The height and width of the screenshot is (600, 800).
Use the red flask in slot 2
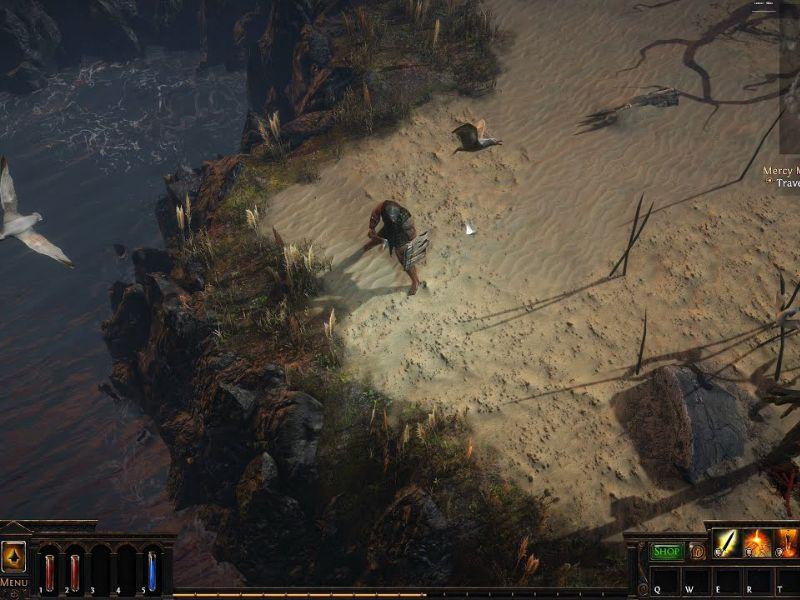pos(74,571)
